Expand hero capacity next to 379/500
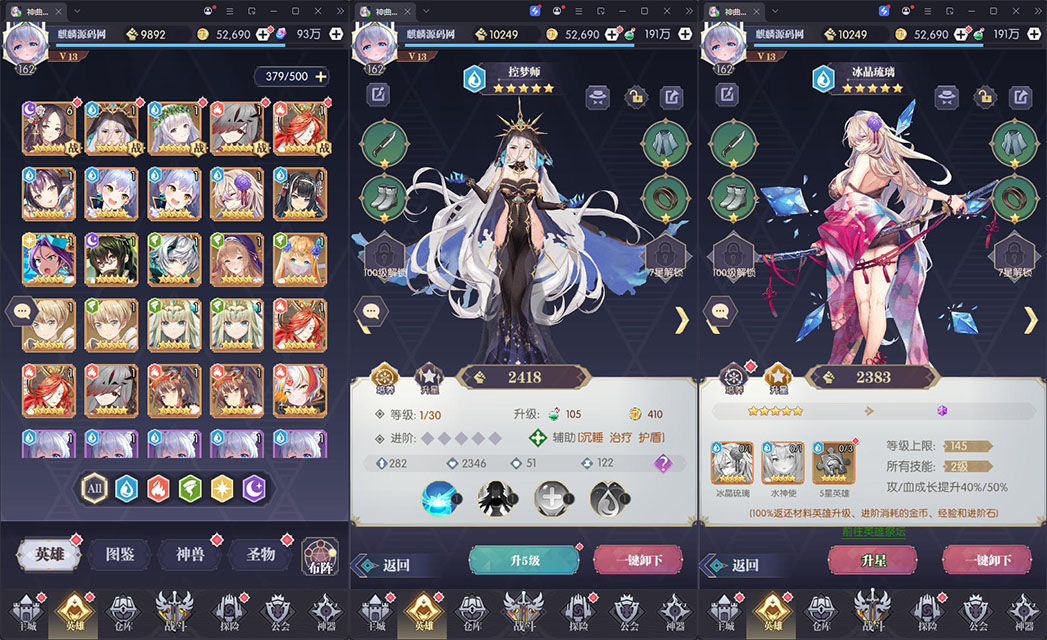 click(x=321, y=77)
